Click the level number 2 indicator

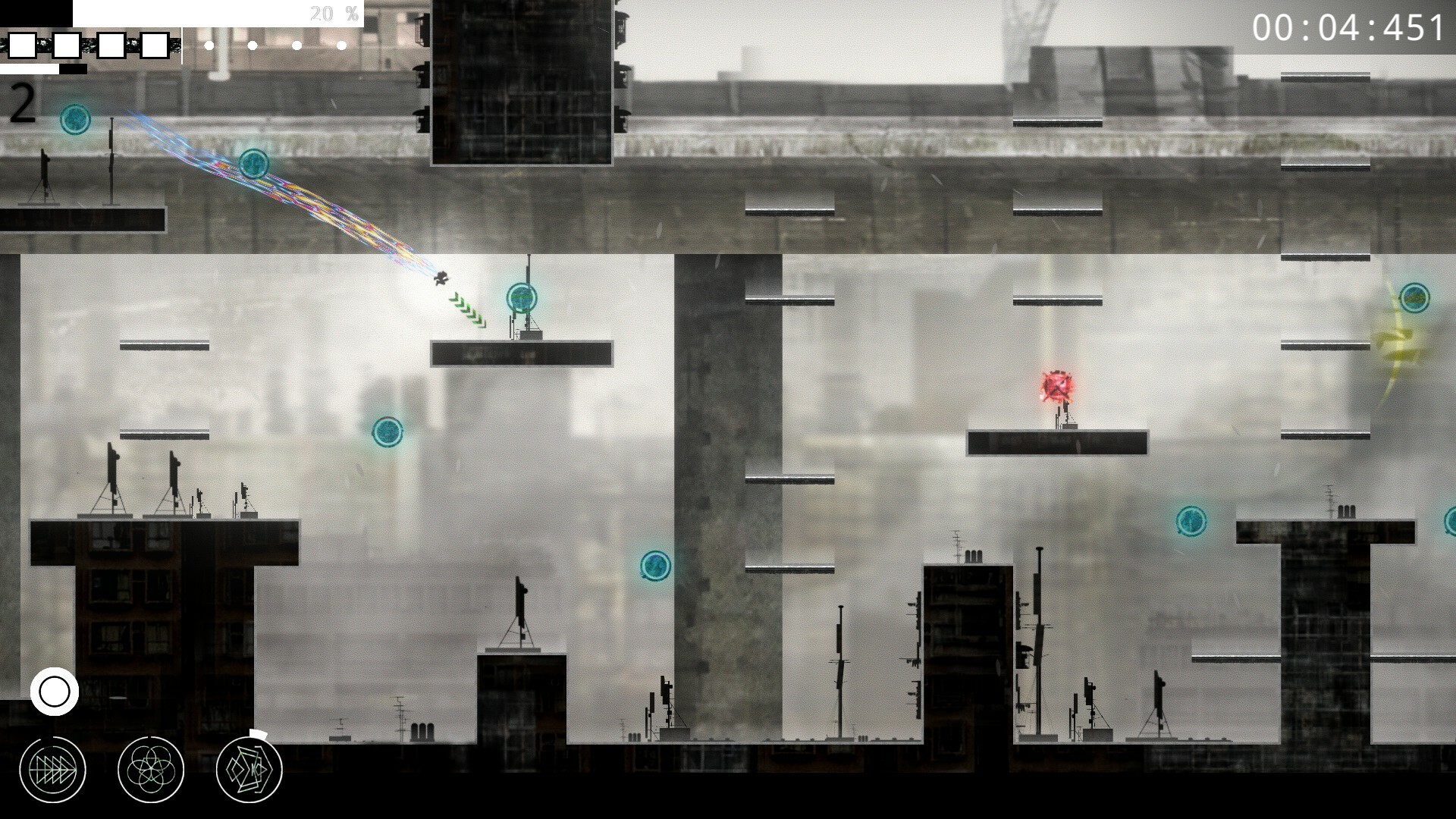click(23, 102)
